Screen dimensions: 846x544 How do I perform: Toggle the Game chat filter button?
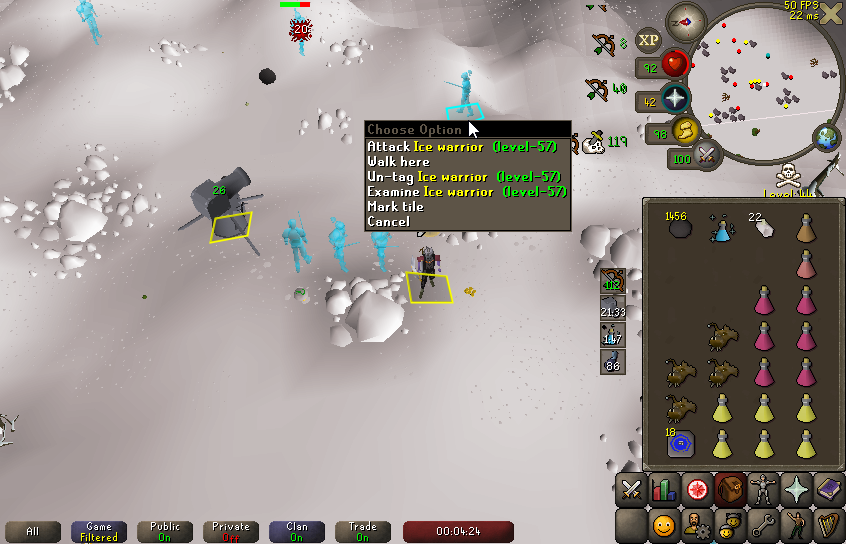click(x=99, y=531)
